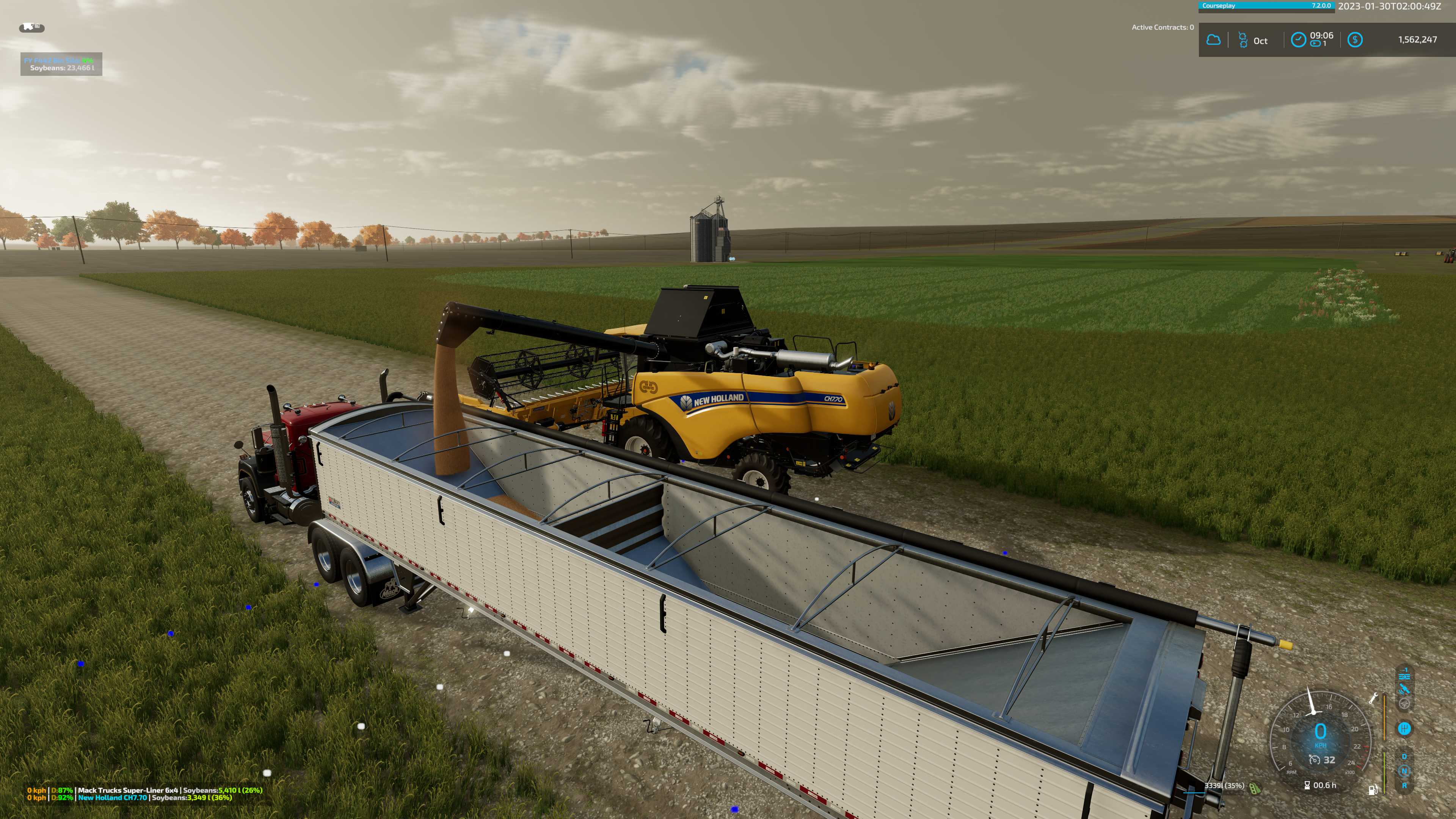Select the New Holland CH7.70 status row
The image size is (1456, 819).
coord(129,797)
